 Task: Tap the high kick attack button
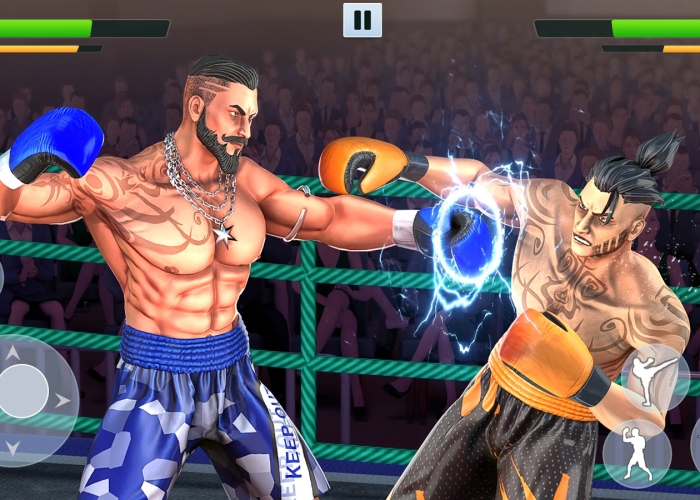(654, 378)
